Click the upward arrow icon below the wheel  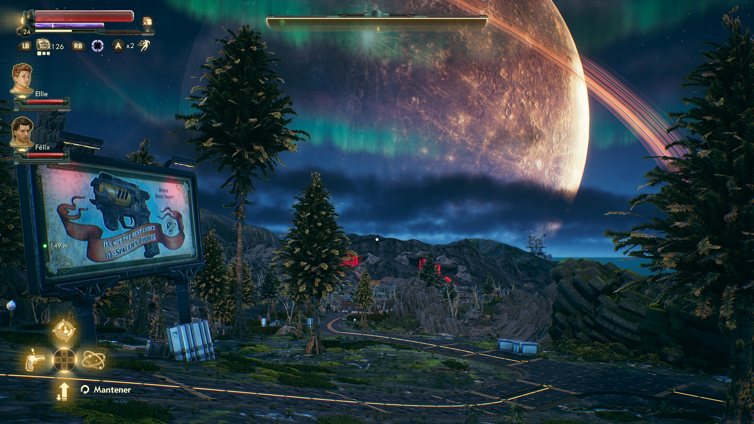[64, 390]
